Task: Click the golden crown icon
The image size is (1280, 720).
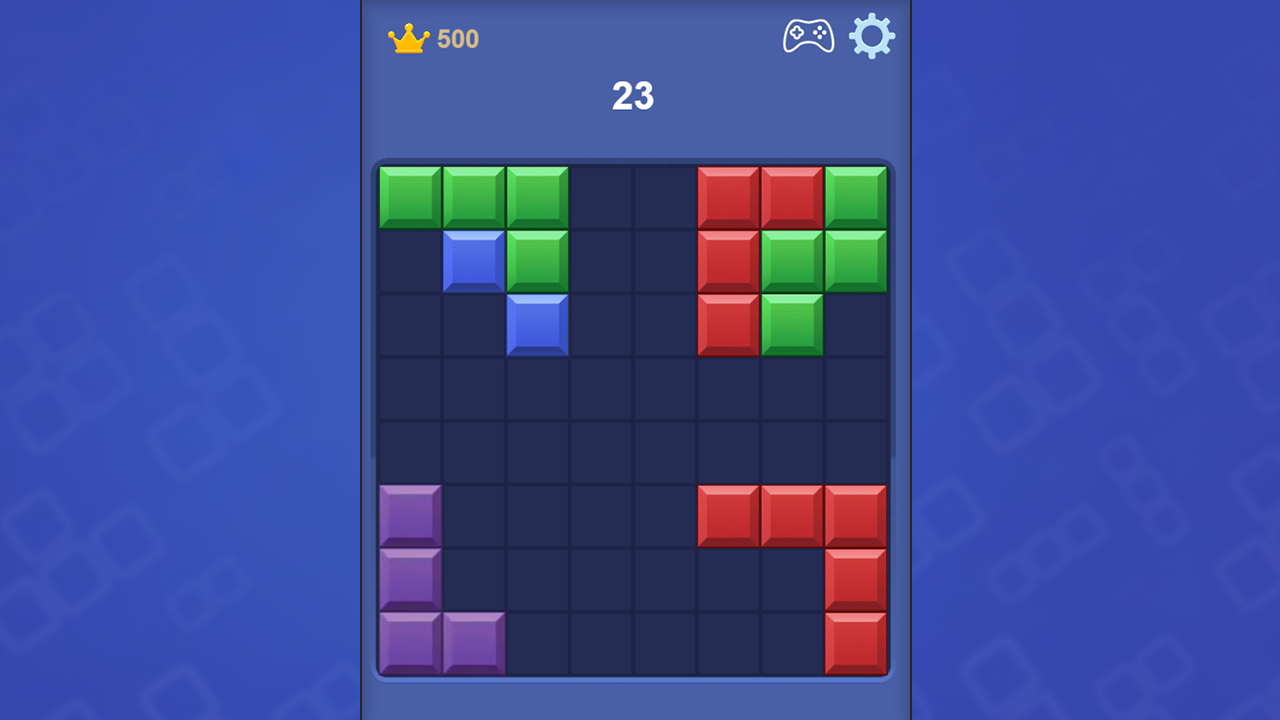Action: pyautogui.click(x=410, y=36)
